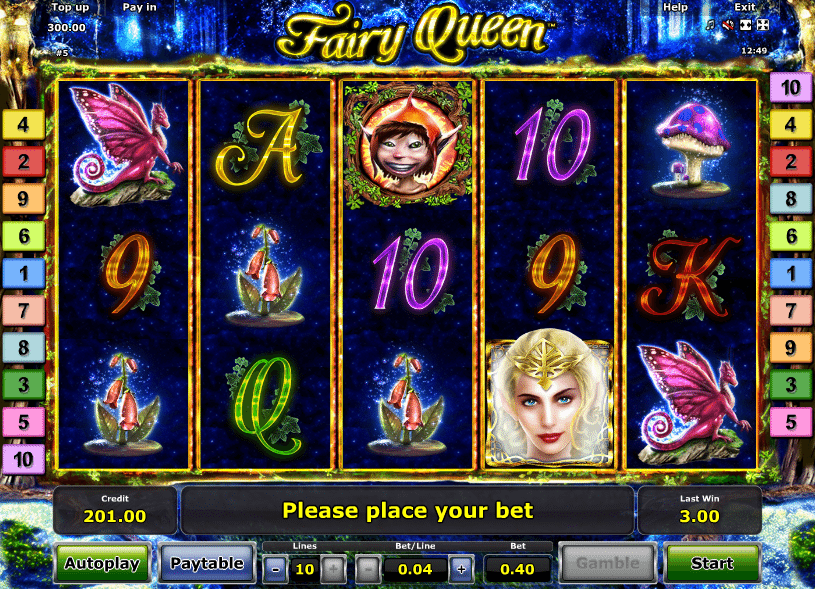Exit the game
The height and width of the screenshot is (589, 815).
pyautogui.click(x=745, y=7)
